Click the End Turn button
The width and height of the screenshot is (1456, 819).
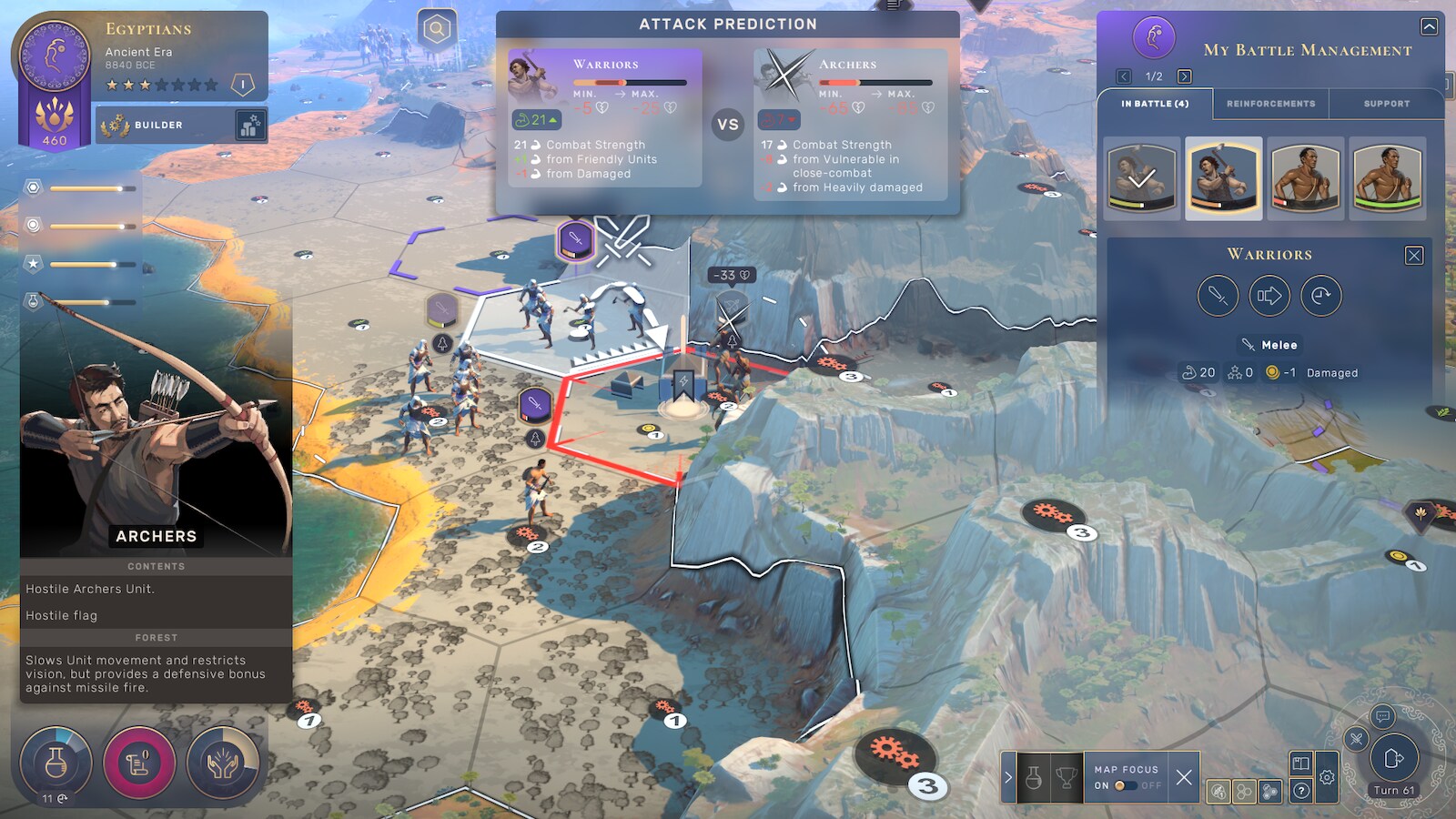tap(1394, 758)
